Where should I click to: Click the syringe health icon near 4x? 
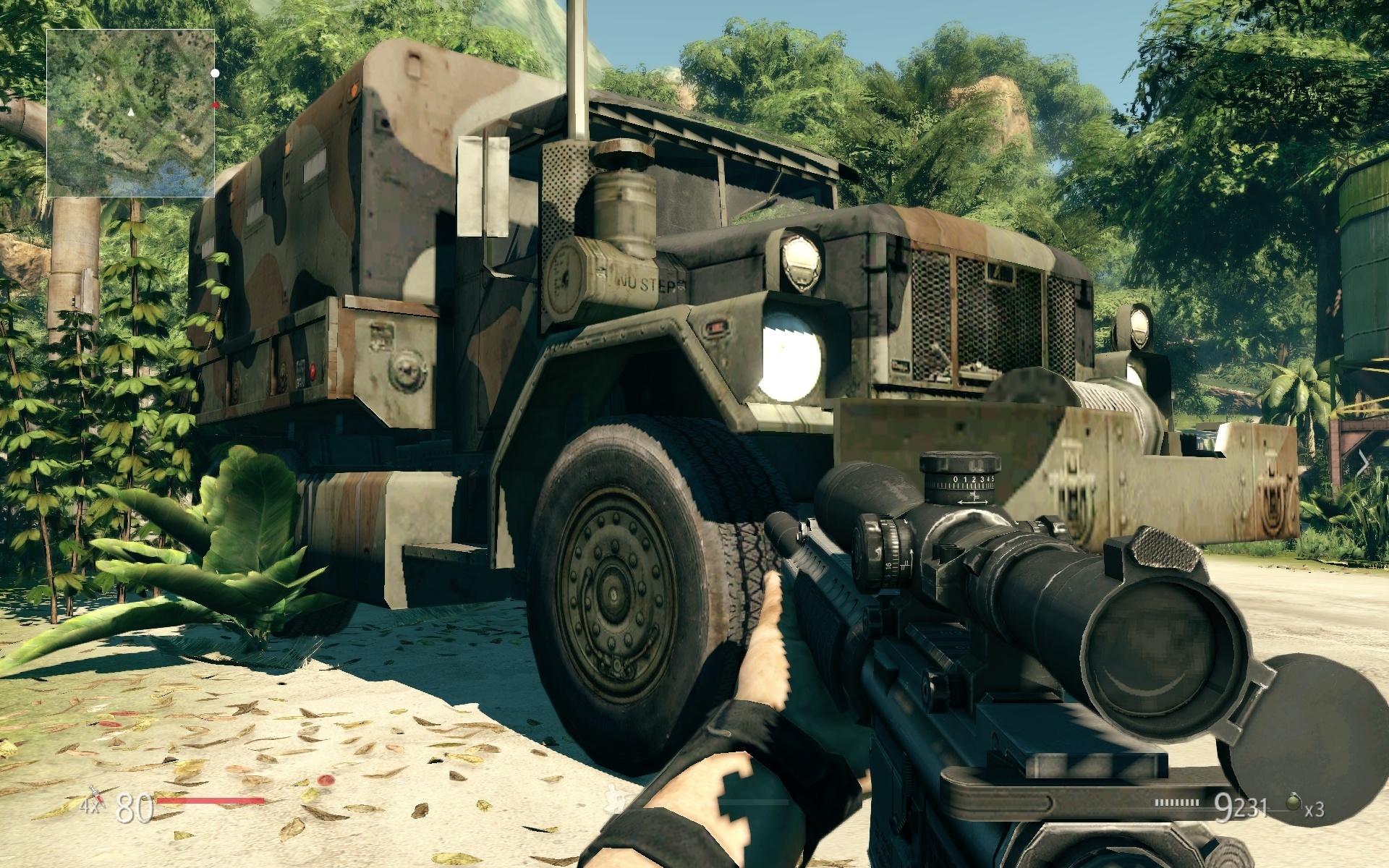tap(98, 796)
